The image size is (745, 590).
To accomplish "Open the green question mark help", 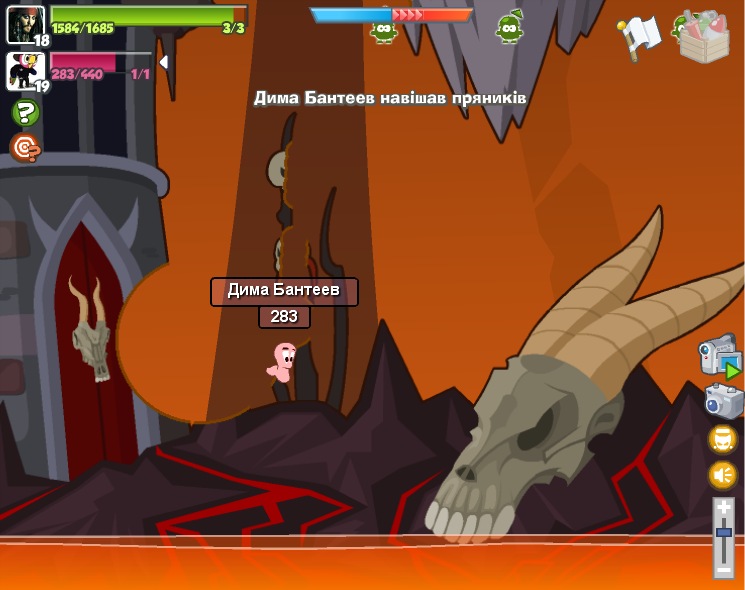I will click(x=25, y=113).
